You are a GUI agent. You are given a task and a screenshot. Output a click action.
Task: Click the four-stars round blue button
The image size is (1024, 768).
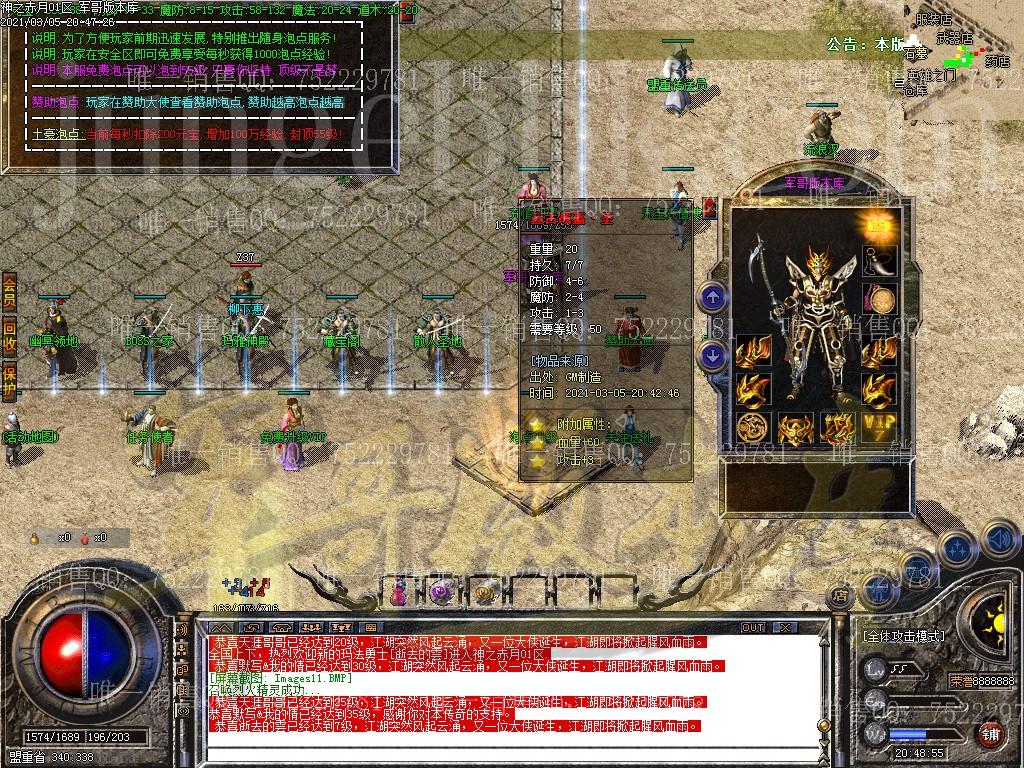coord(957,548)
